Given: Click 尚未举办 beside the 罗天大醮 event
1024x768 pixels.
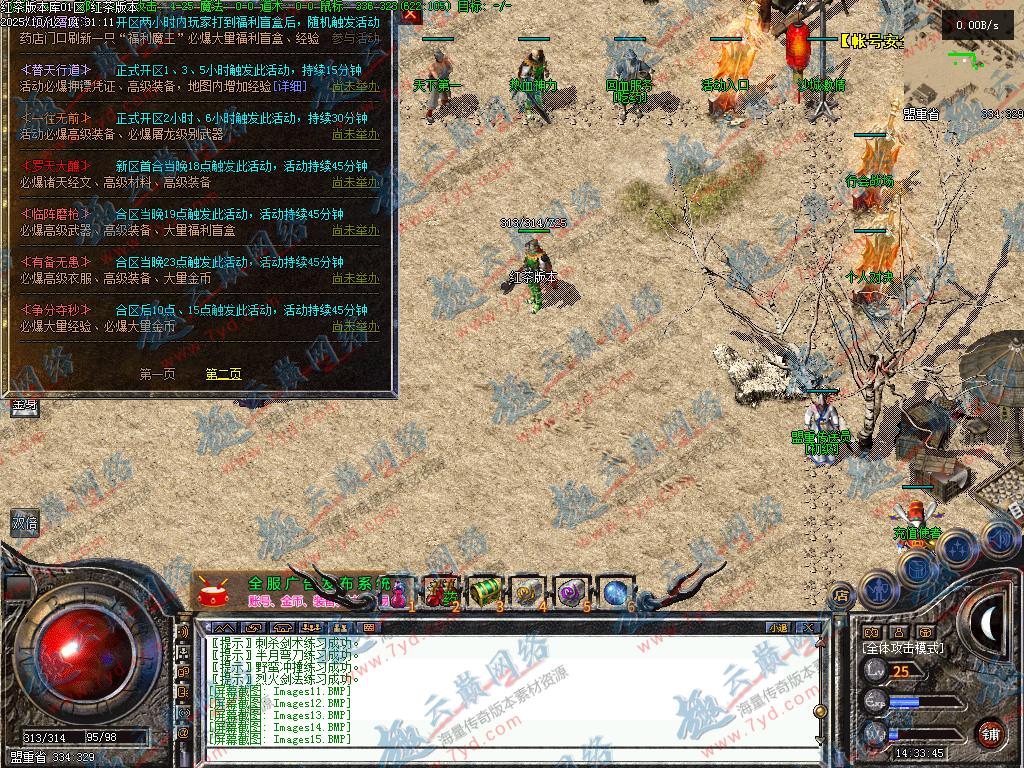Looking at the screenshot, I should [x=355, y=182].
